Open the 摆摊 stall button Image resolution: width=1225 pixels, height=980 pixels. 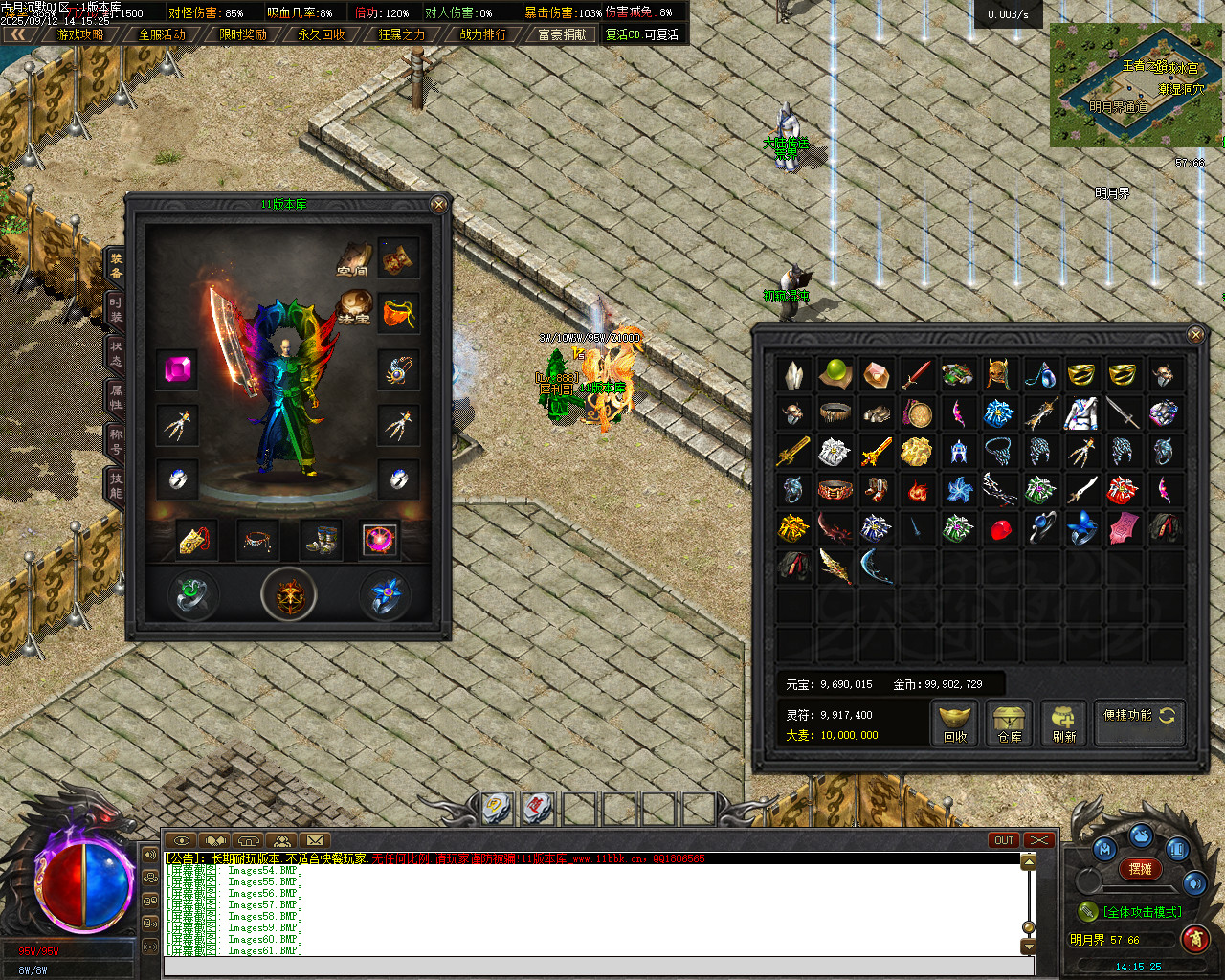coord(1140,869)
